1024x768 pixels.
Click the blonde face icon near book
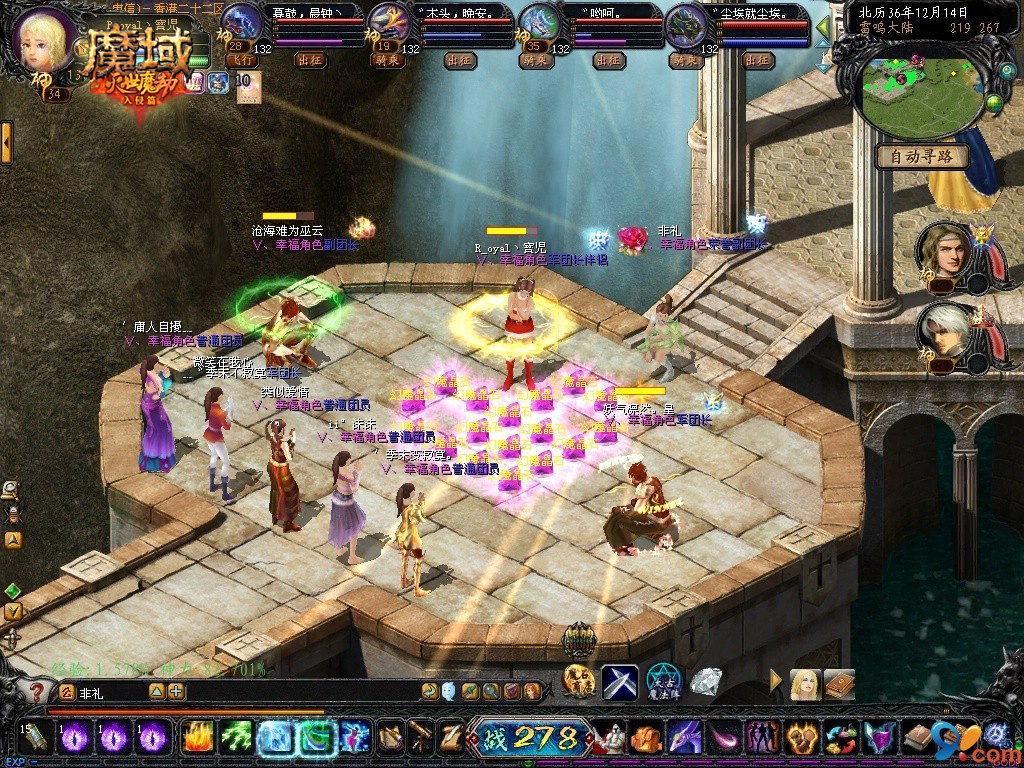coord(806,683)
